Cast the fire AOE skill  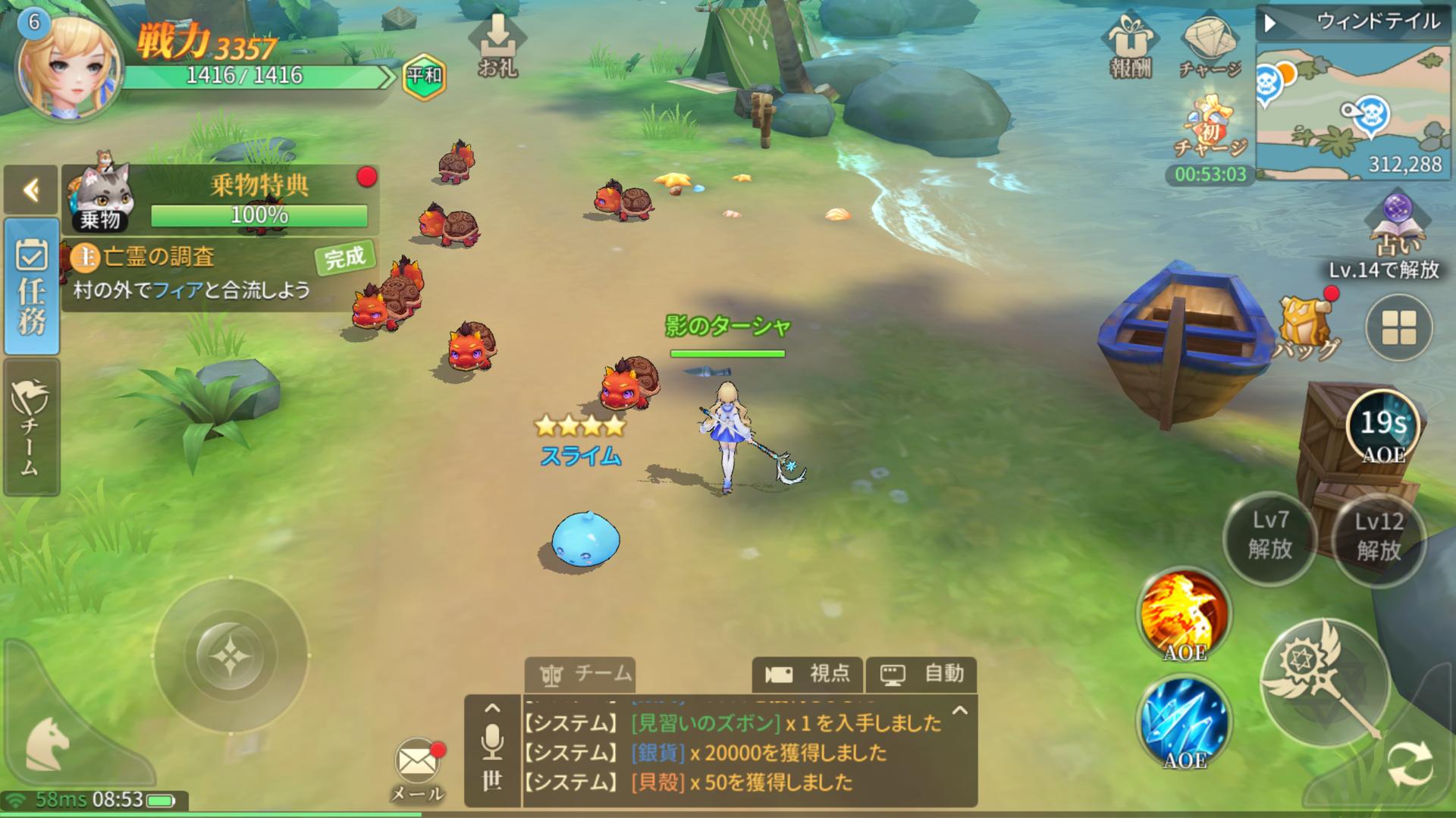click(x=1184, y=614)
